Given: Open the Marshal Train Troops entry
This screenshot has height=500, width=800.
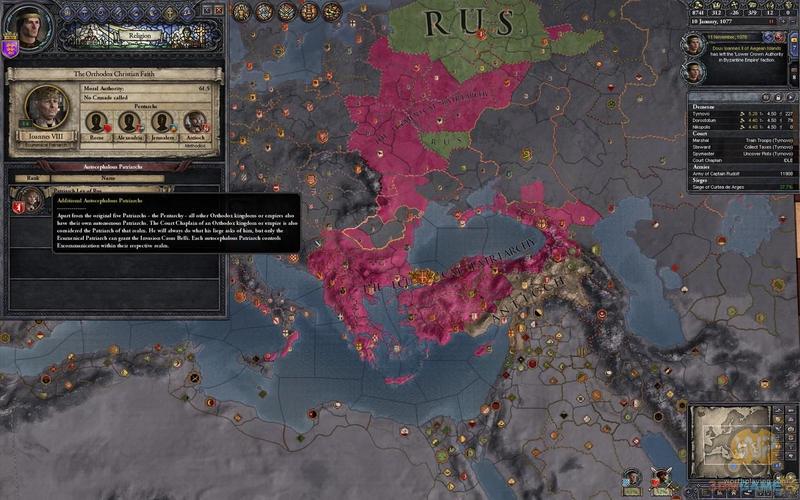Looking at the screenshot, I should click(740, 139).
